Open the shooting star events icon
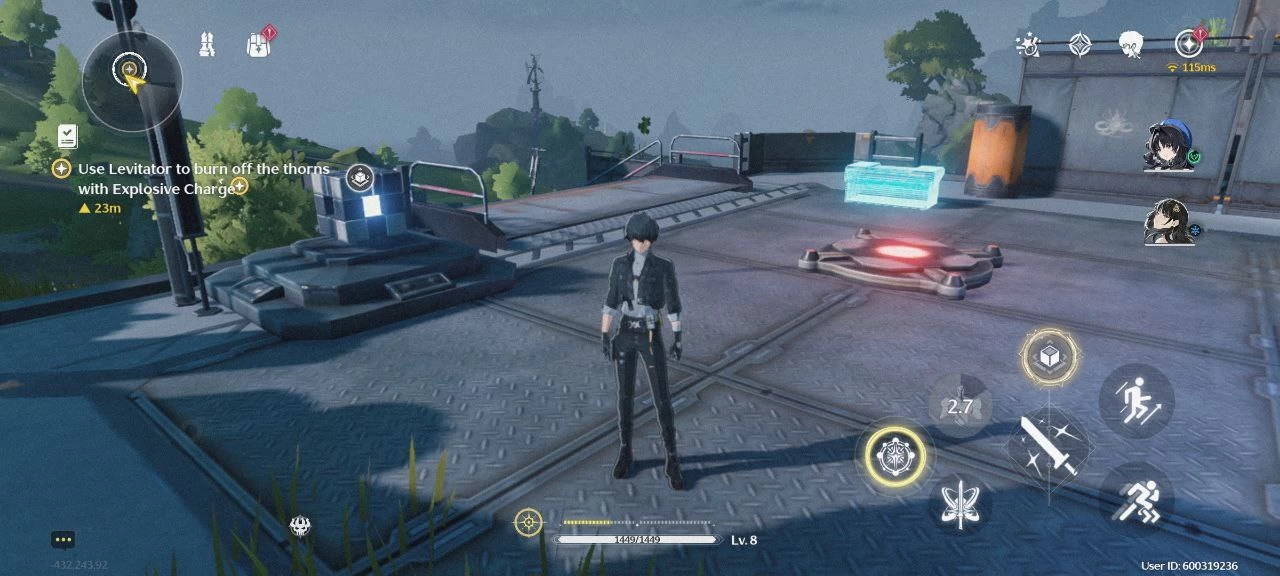Image resolution: width=1280 pixels, height=576 pixels. tap(1027, 44)
